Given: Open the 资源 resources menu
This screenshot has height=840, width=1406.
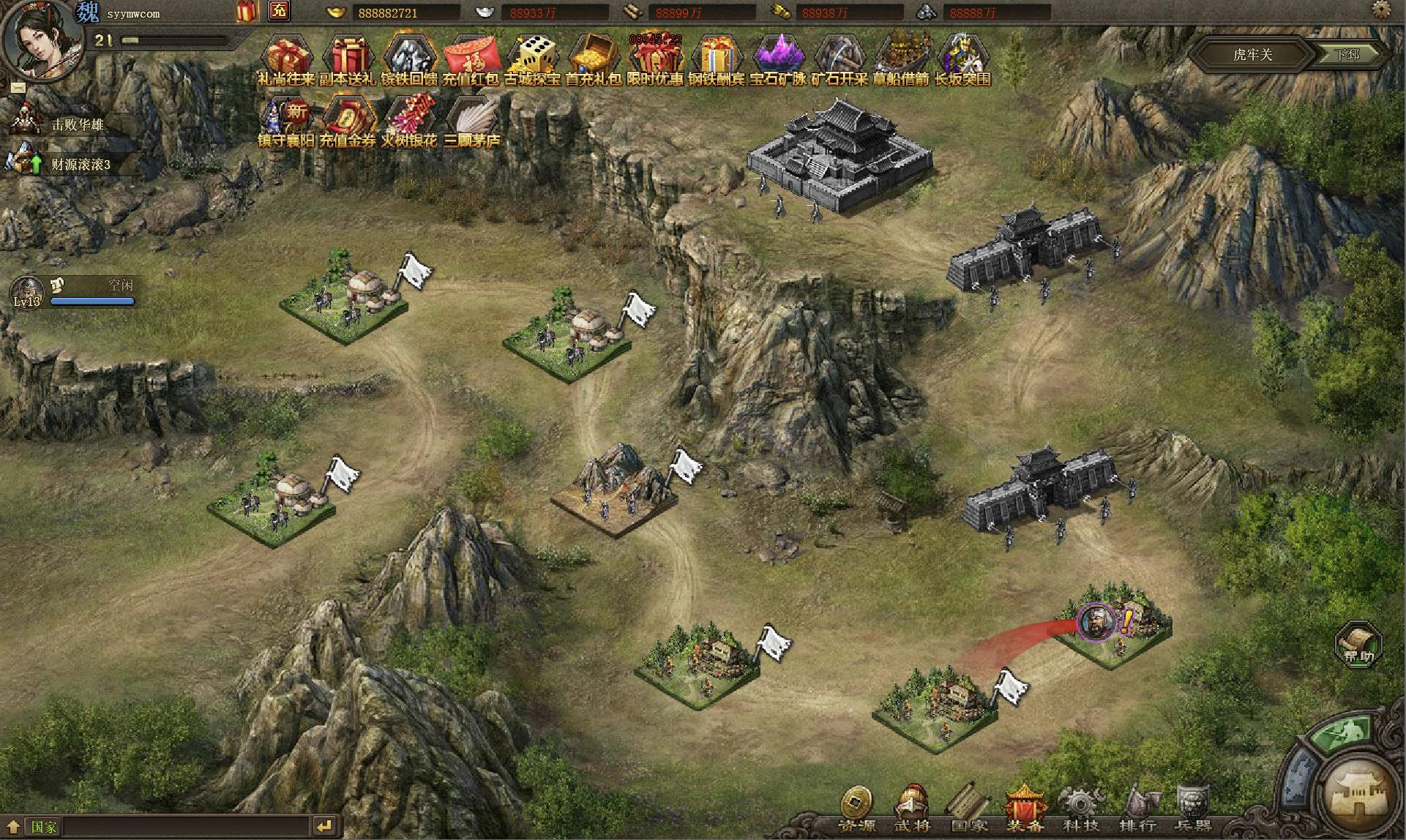Looking at the screenshot, I should point(856,810).
